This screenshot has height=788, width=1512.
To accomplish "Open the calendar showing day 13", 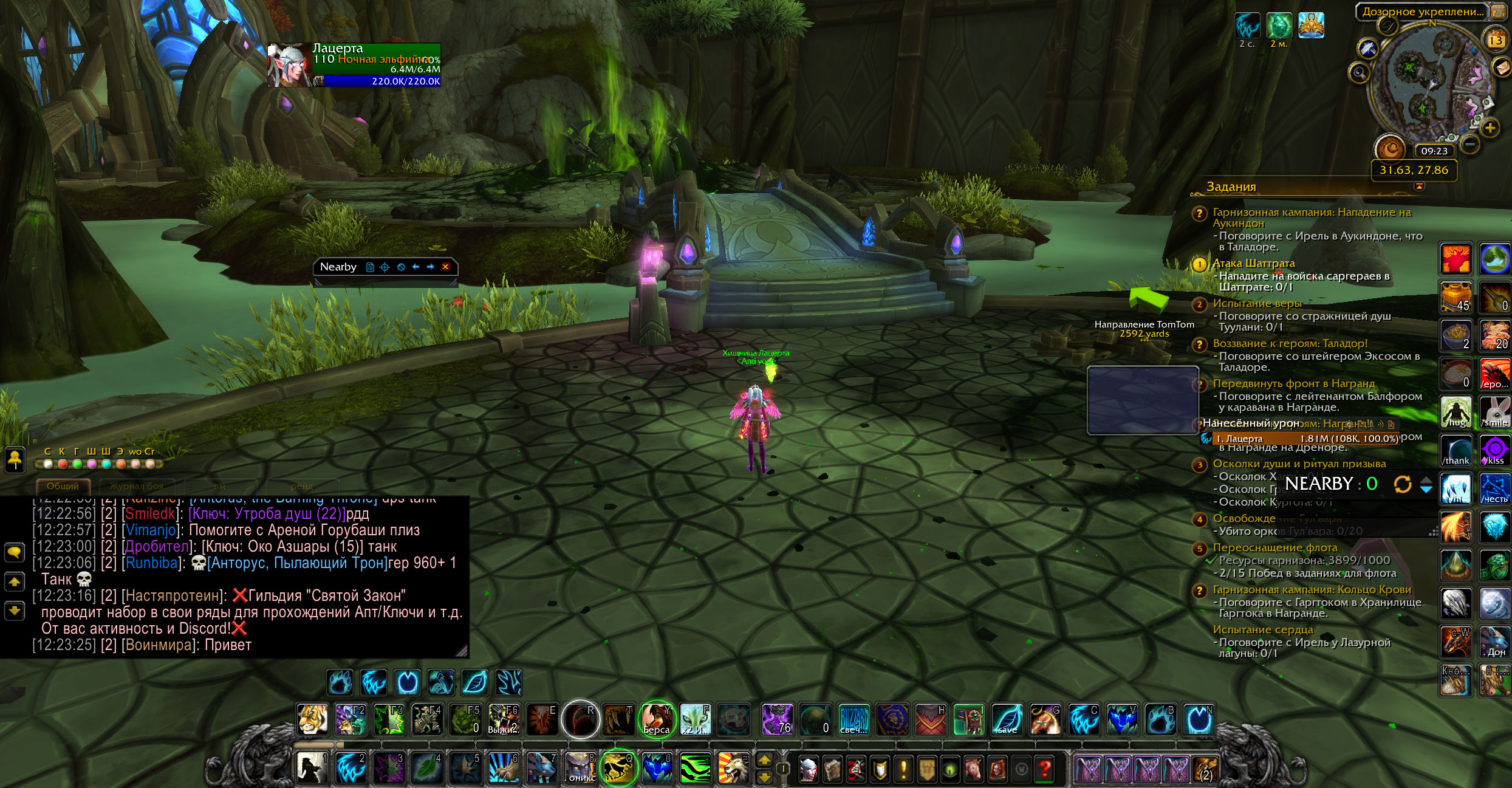I will (1495, 40).
